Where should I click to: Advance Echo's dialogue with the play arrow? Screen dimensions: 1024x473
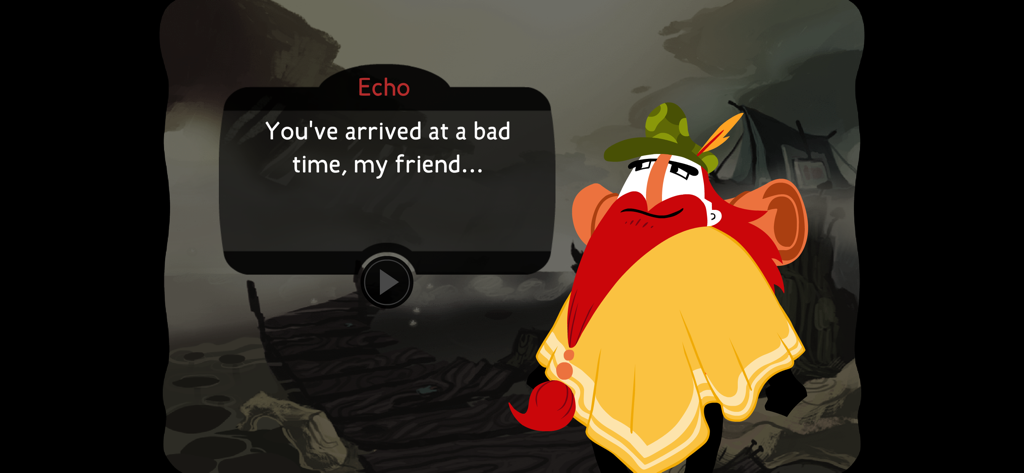pos(386,282)
